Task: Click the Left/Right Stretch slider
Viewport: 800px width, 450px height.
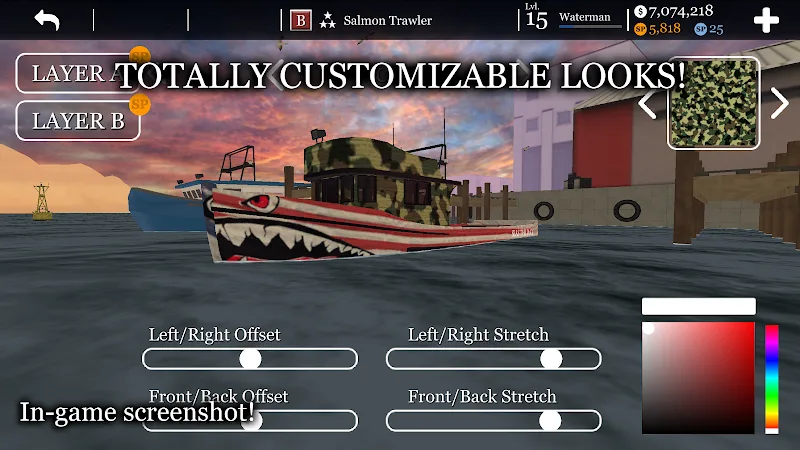Action: [x=494, y=359]
